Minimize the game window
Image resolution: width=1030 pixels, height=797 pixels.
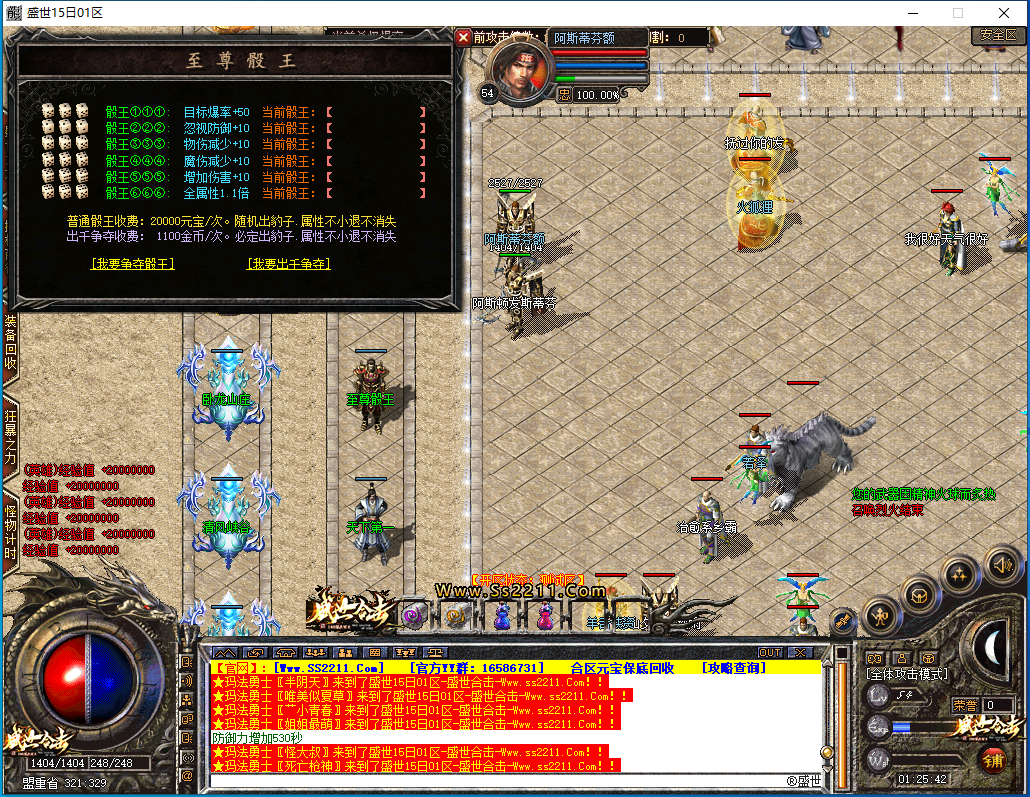(911, 13)
